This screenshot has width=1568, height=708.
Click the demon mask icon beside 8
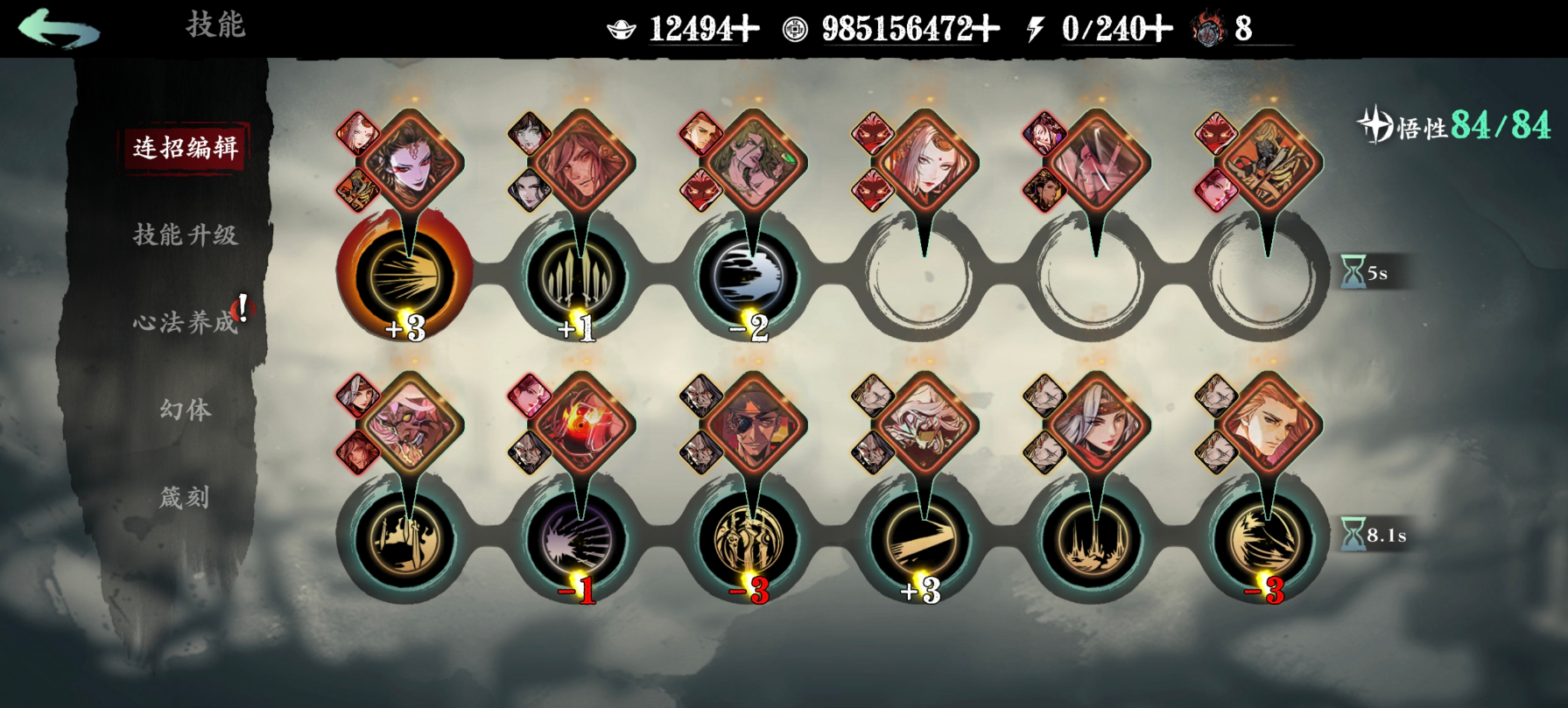tap(1208, 30)
